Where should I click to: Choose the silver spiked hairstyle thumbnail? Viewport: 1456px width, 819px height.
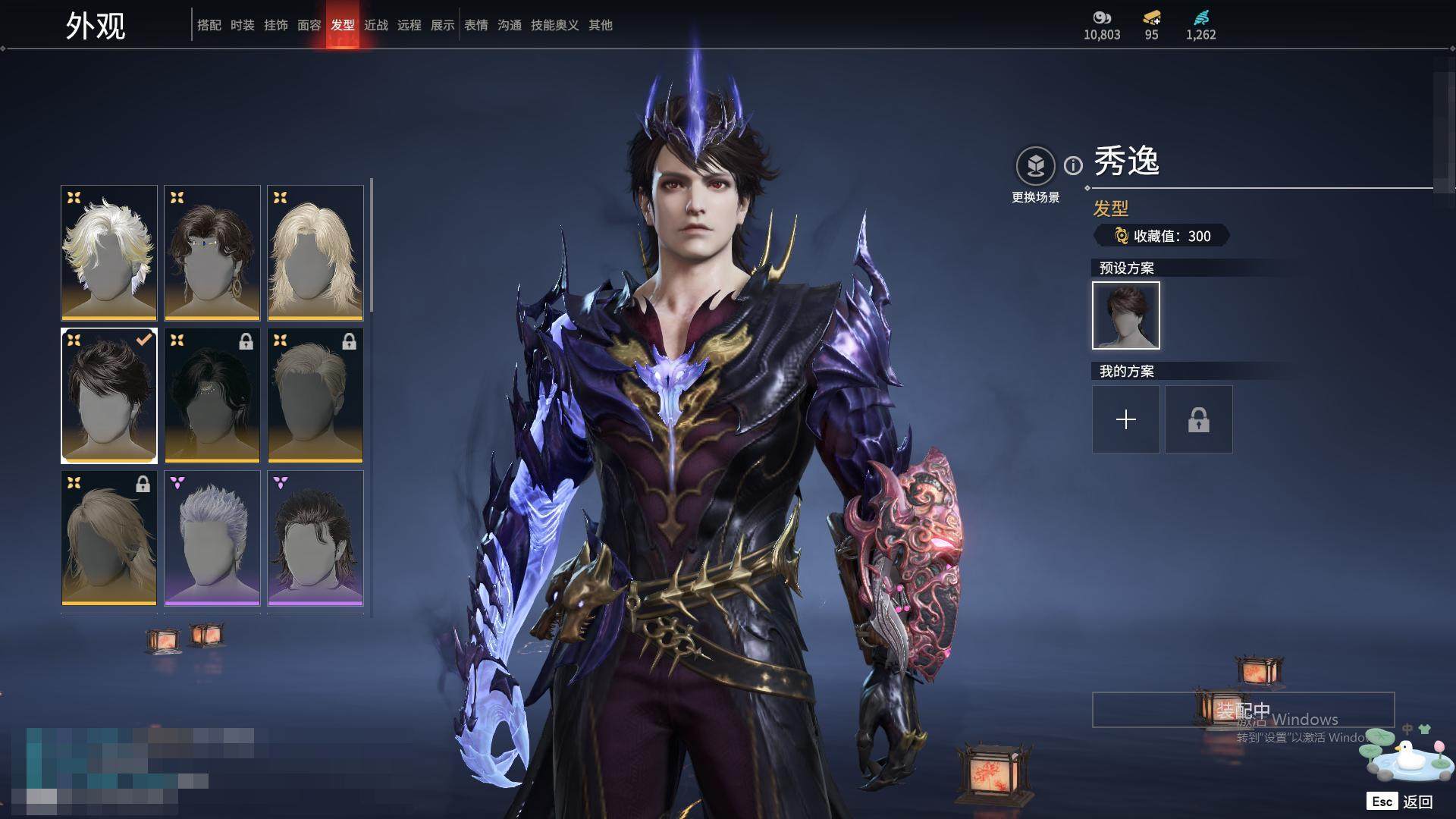point(212,538)
